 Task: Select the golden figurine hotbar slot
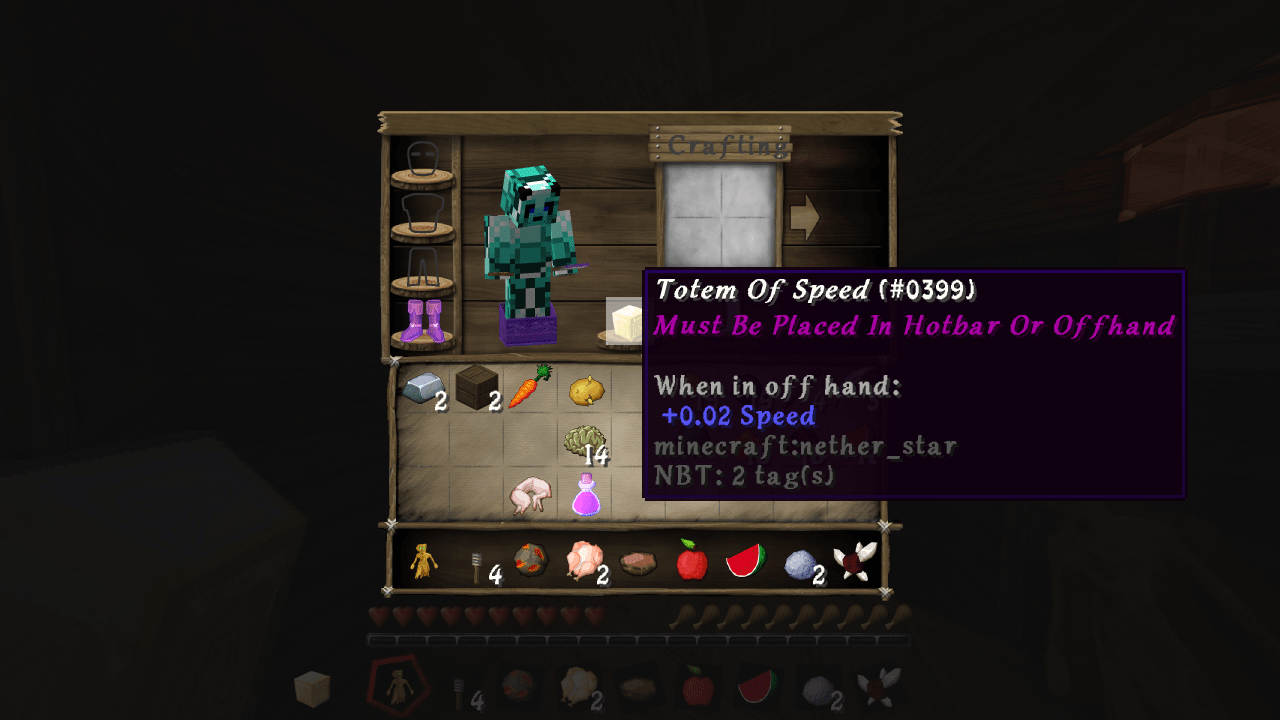click(424, 563)
